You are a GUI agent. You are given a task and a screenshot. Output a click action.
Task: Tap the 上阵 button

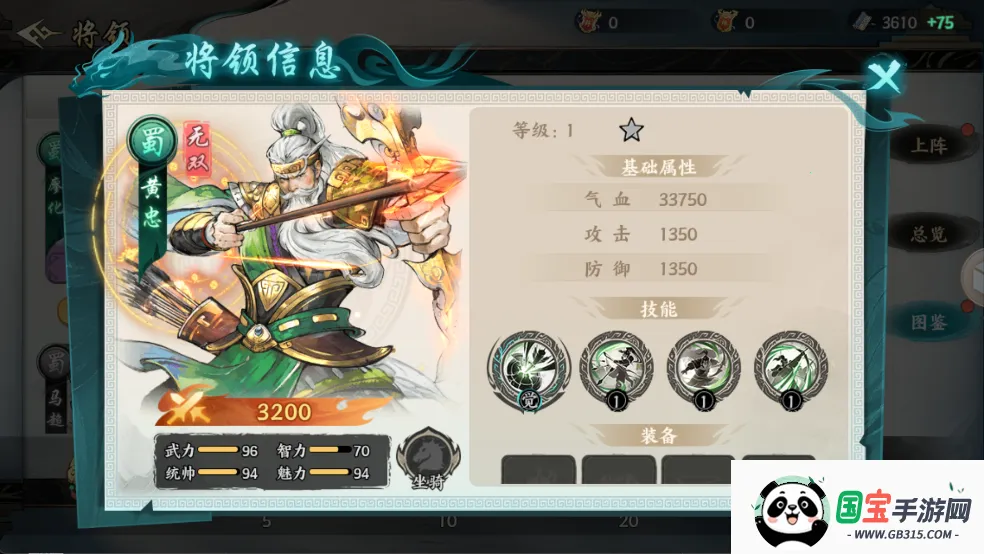pos(928,146)
